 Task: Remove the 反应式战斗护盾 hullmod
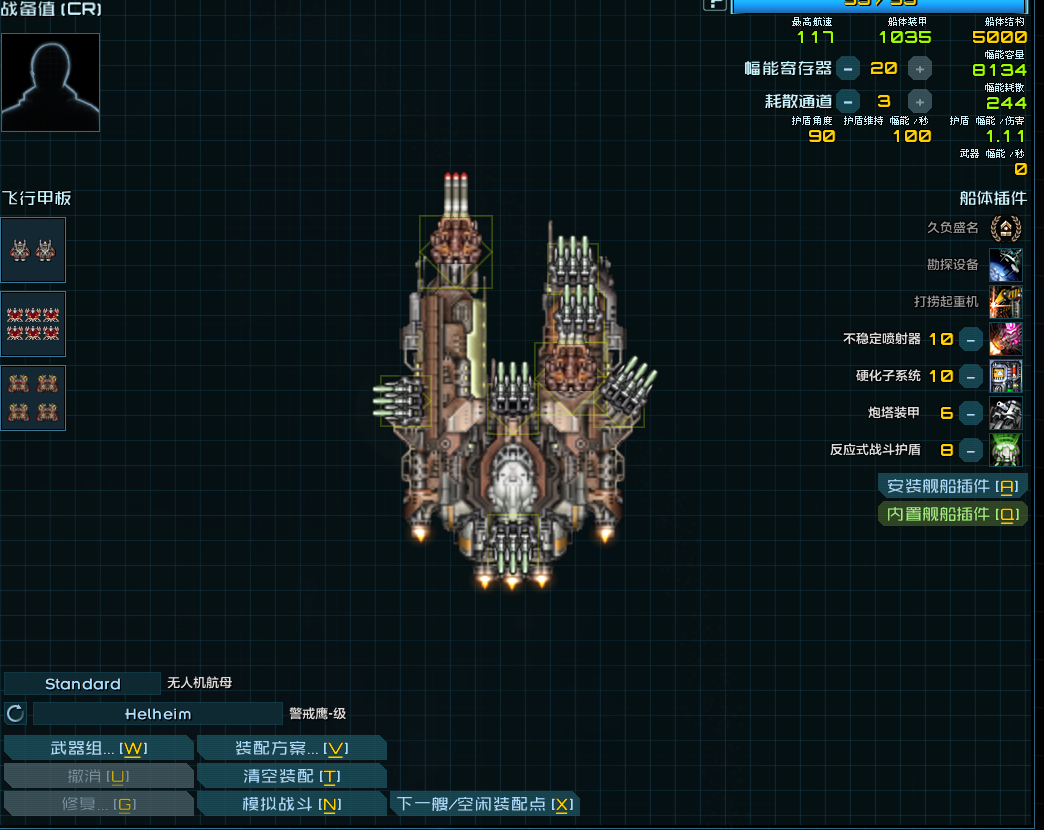click(x=970, y=450)
